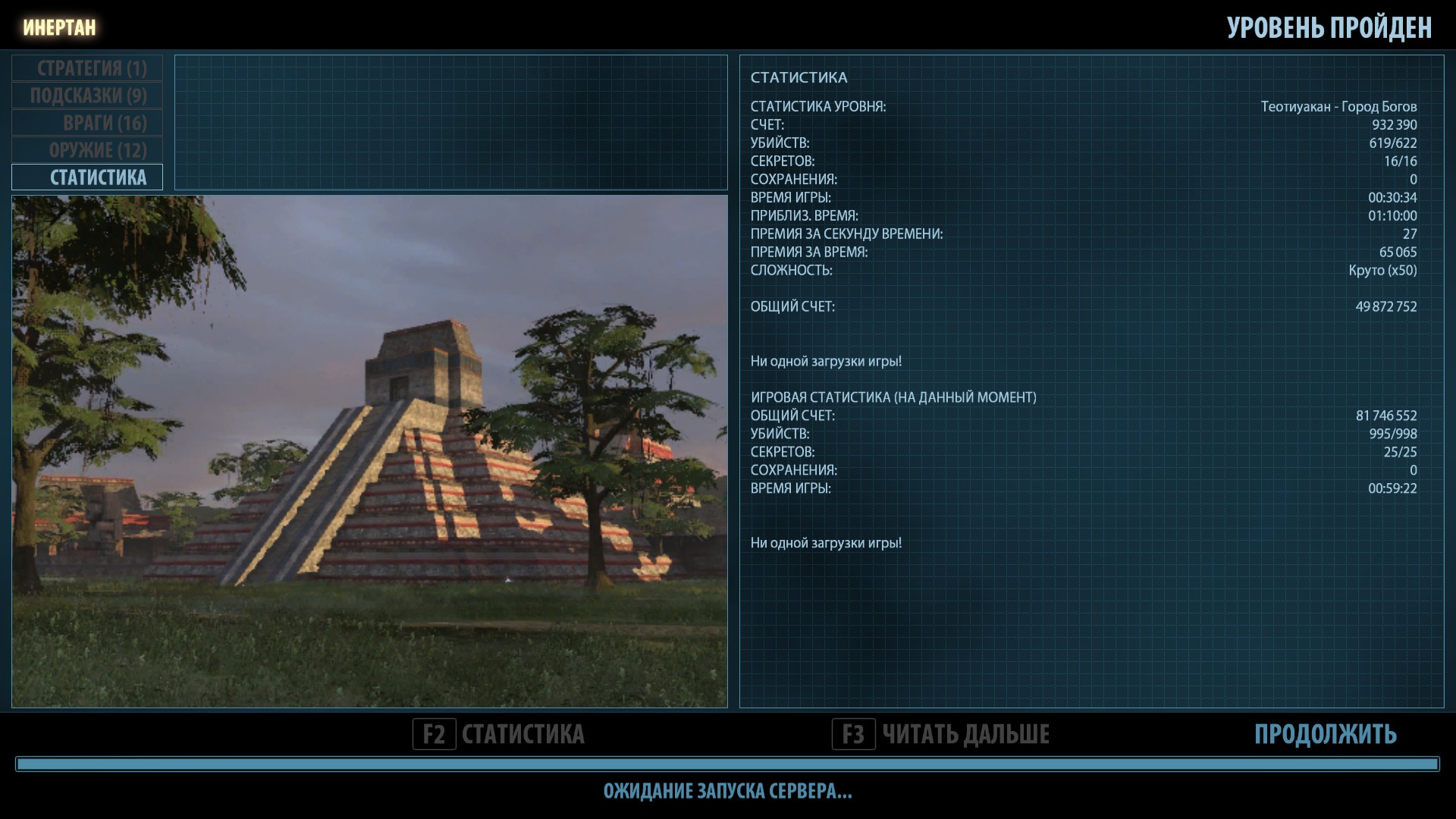
Task: Open the Стратегия (1) tab
Action: 87,68
